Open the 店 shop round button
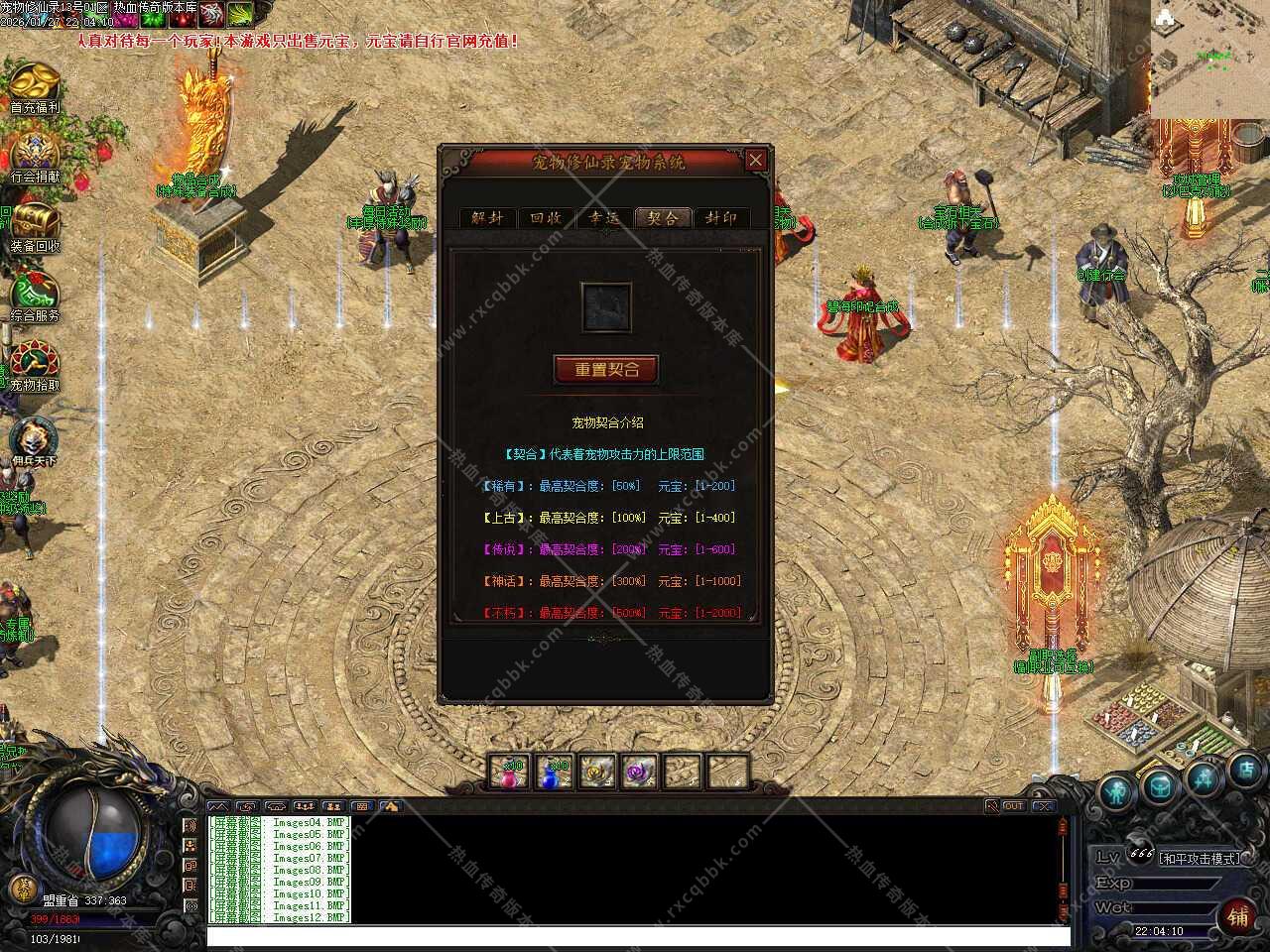The image size is (1270, 952). point(1247,769)
